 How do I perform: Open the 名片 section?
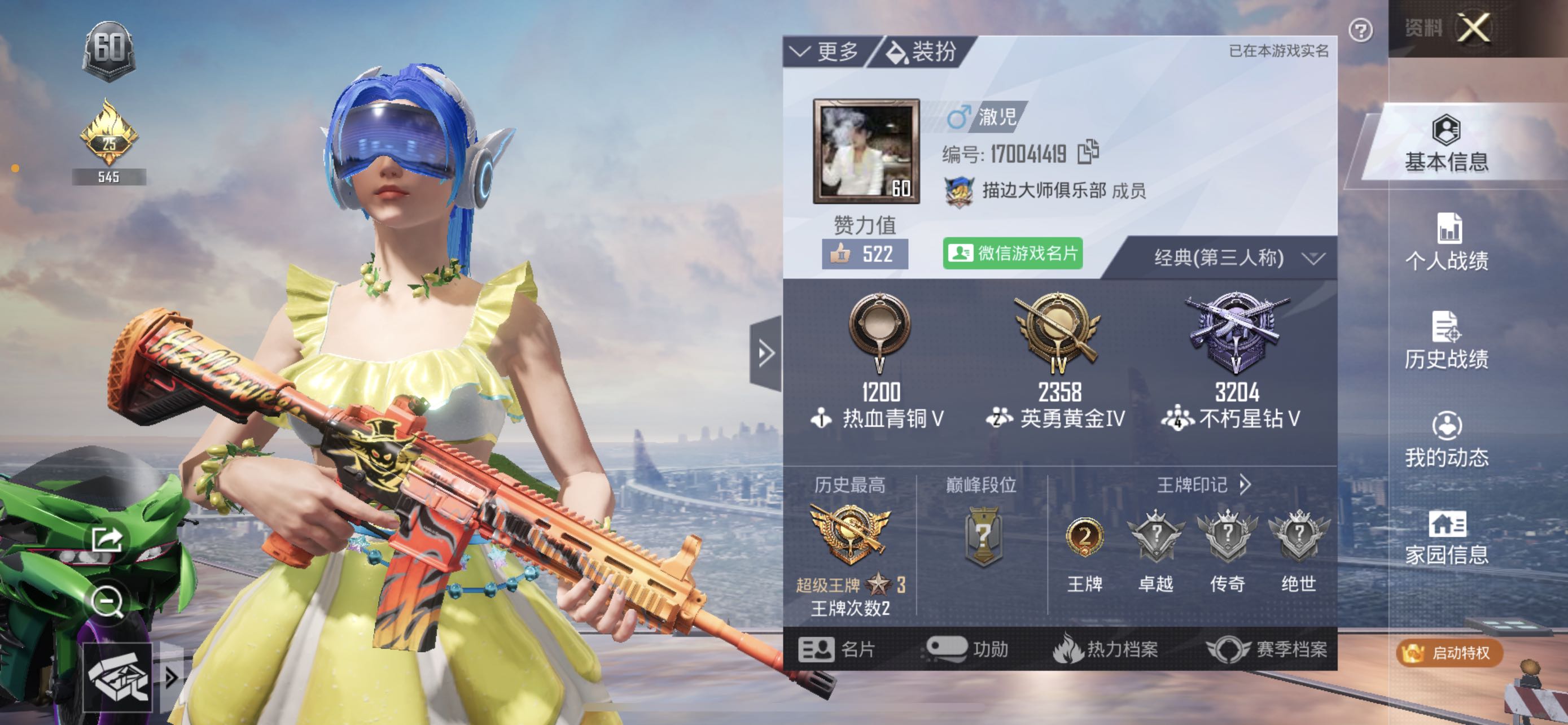pyautogui.click(x=836, y=649)
